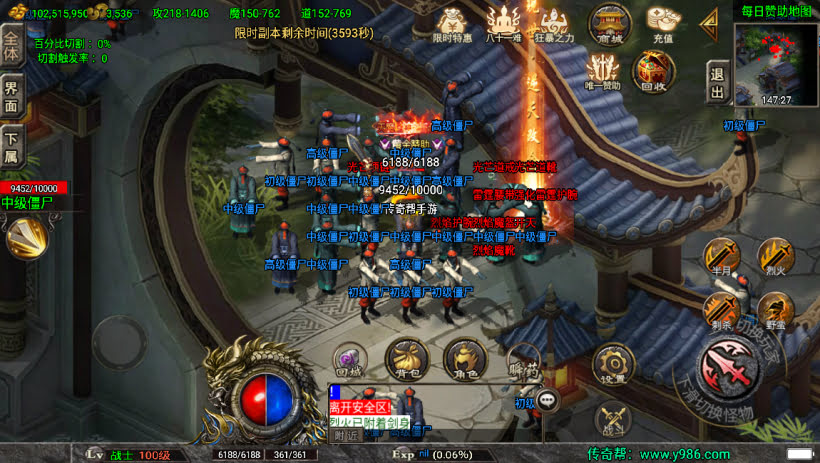Image resolution: width=820 pixels, height=463 pixels.
Task: Use the 烈火 fire sword skill
Action: tap(775, 256)
